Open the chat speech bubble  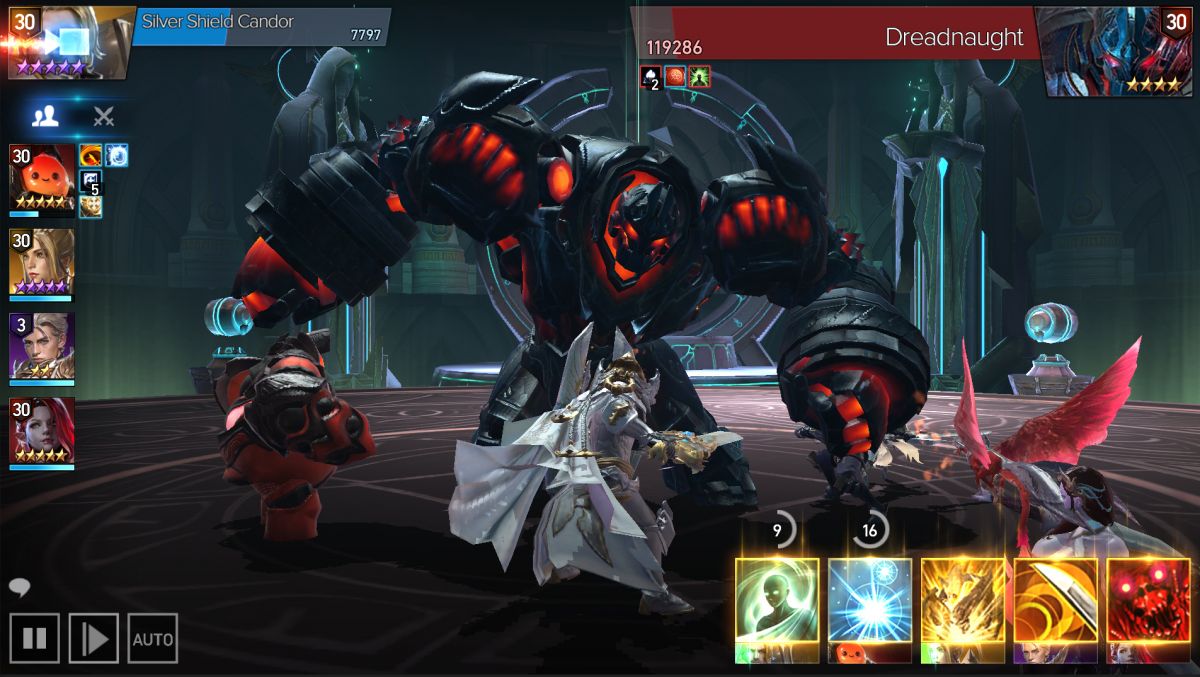[18, 587]
